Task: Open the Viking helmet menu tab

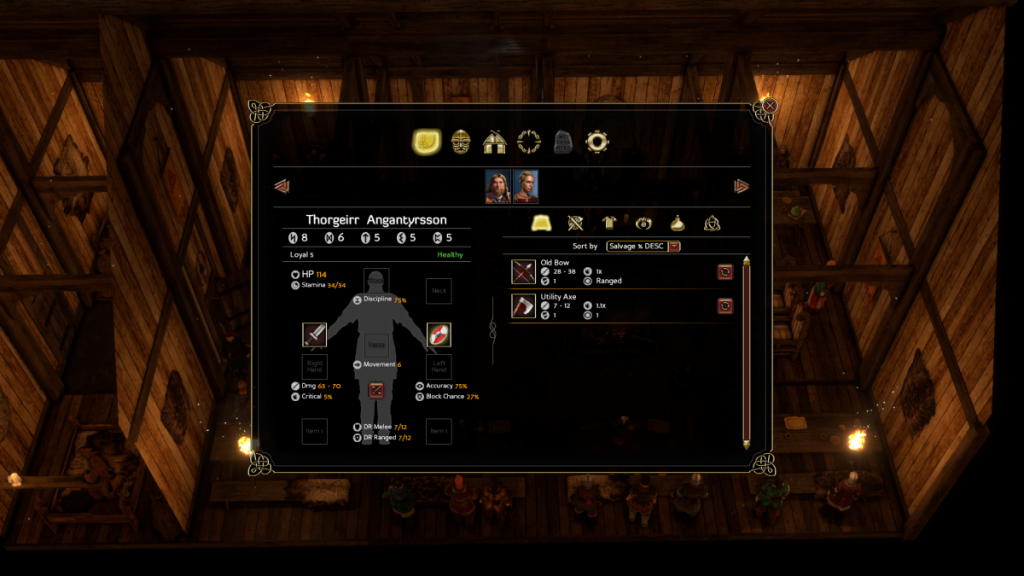Action: (x=460, y=142)
